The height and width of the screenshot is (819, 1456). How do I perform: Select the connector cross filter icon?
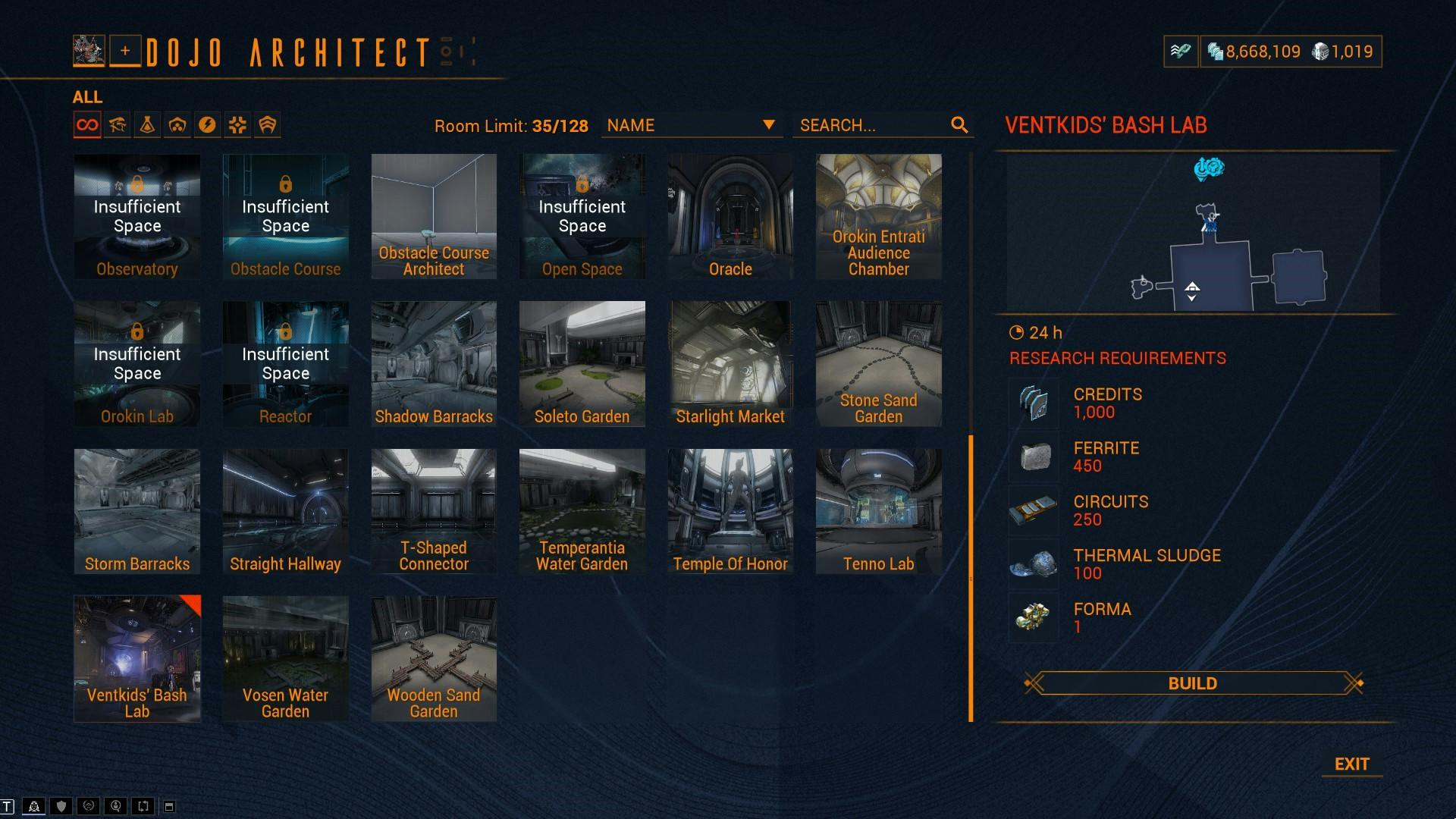click(x=237, y=124)
